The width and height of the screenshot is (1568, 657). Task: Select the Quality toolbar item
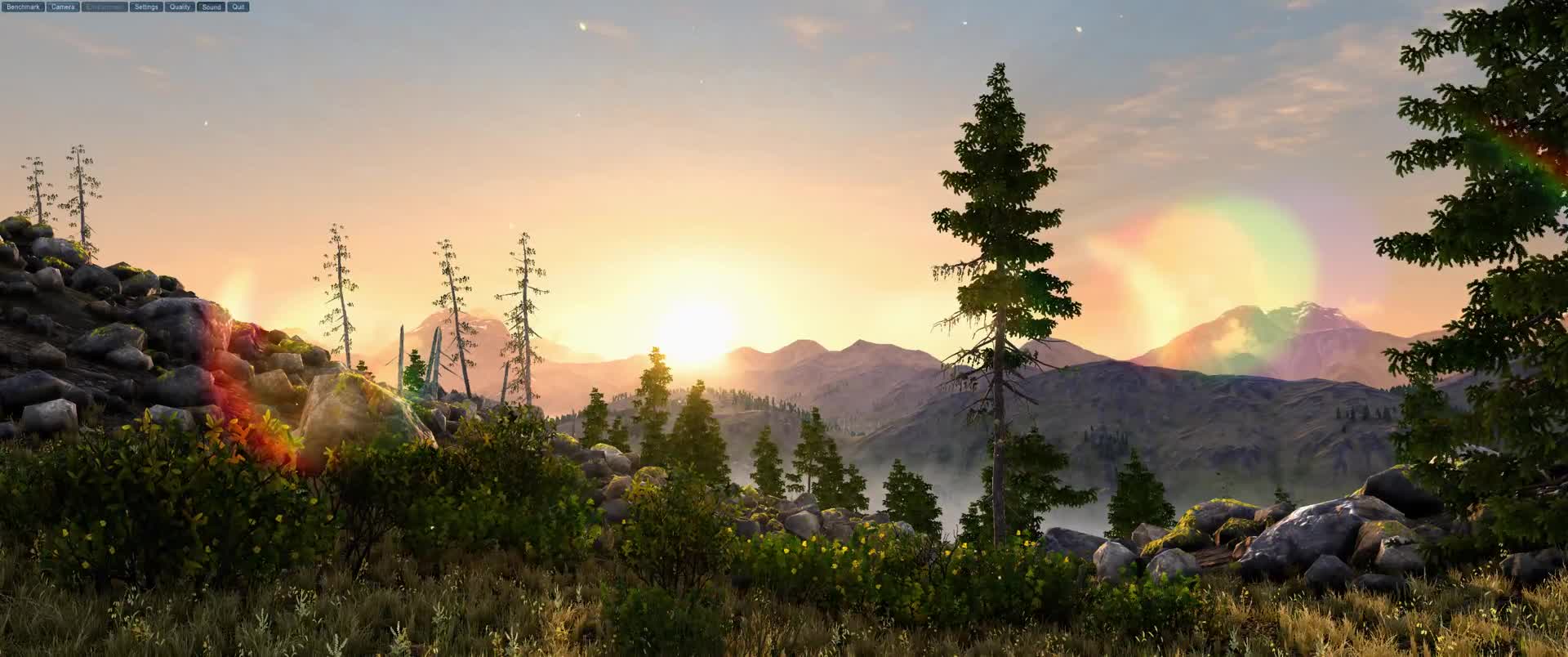tap(179, 6)
